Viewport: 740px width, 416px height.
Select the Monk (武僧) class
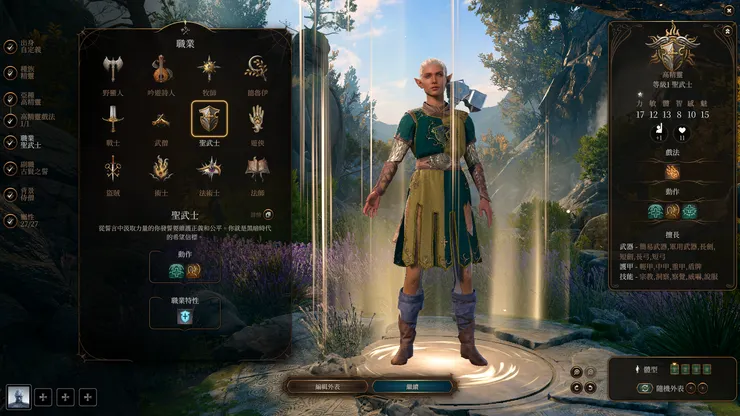click(x=160, y=120)
